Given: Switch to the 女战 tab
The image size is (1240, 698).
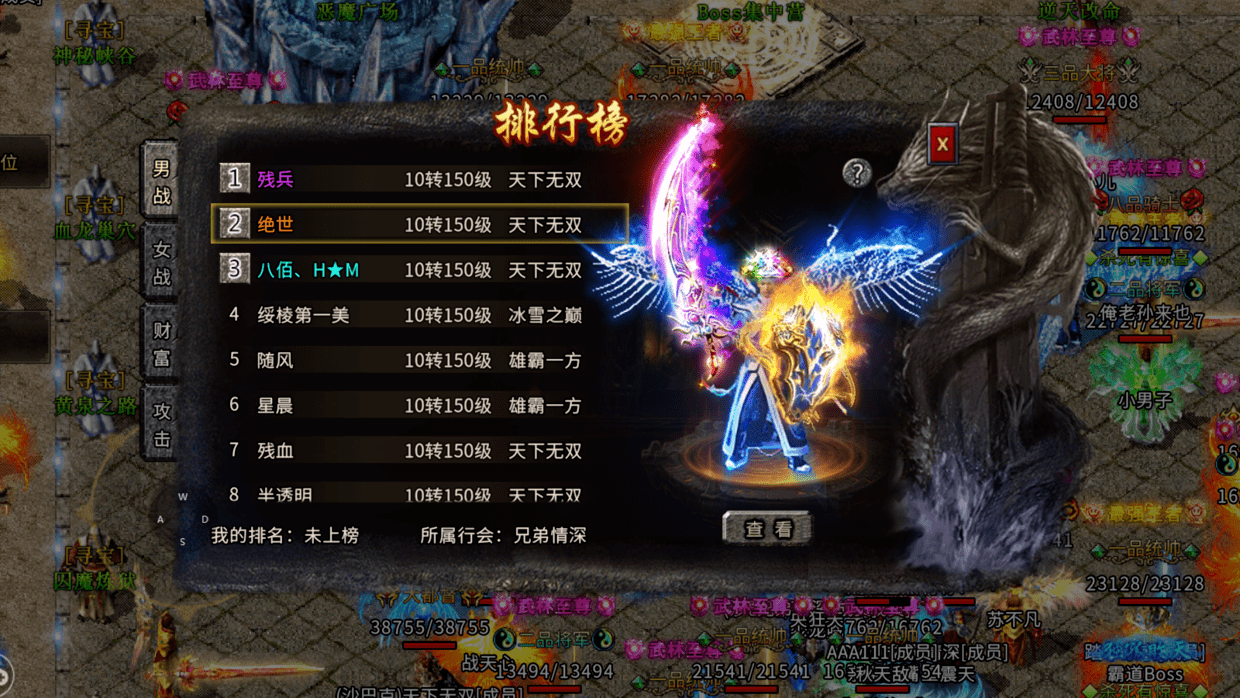Looking at the screenshot, I should tap(161, 263).
